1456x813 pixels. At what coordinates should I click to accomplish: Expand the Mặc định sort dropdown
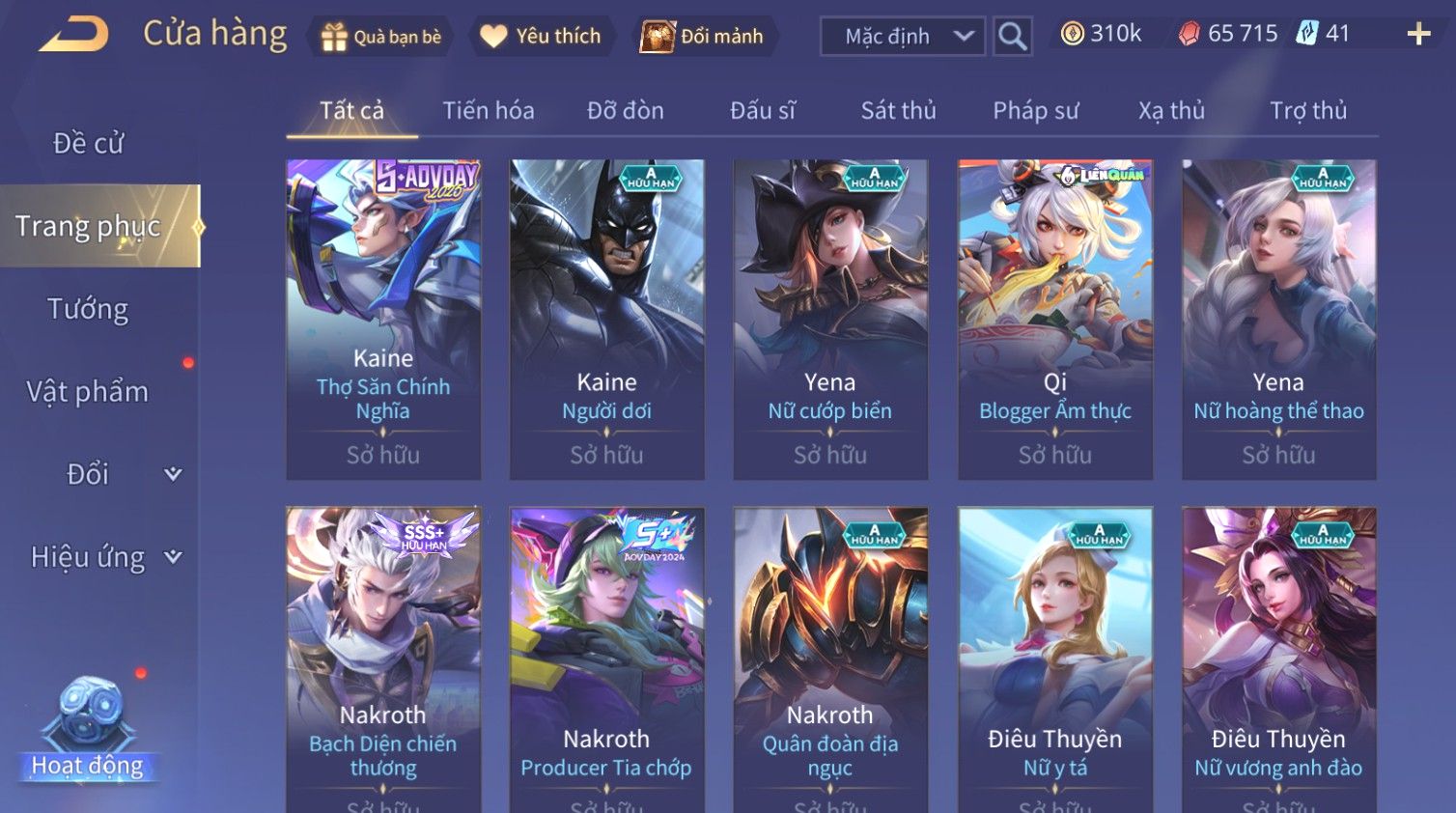[x=903, y=37]
